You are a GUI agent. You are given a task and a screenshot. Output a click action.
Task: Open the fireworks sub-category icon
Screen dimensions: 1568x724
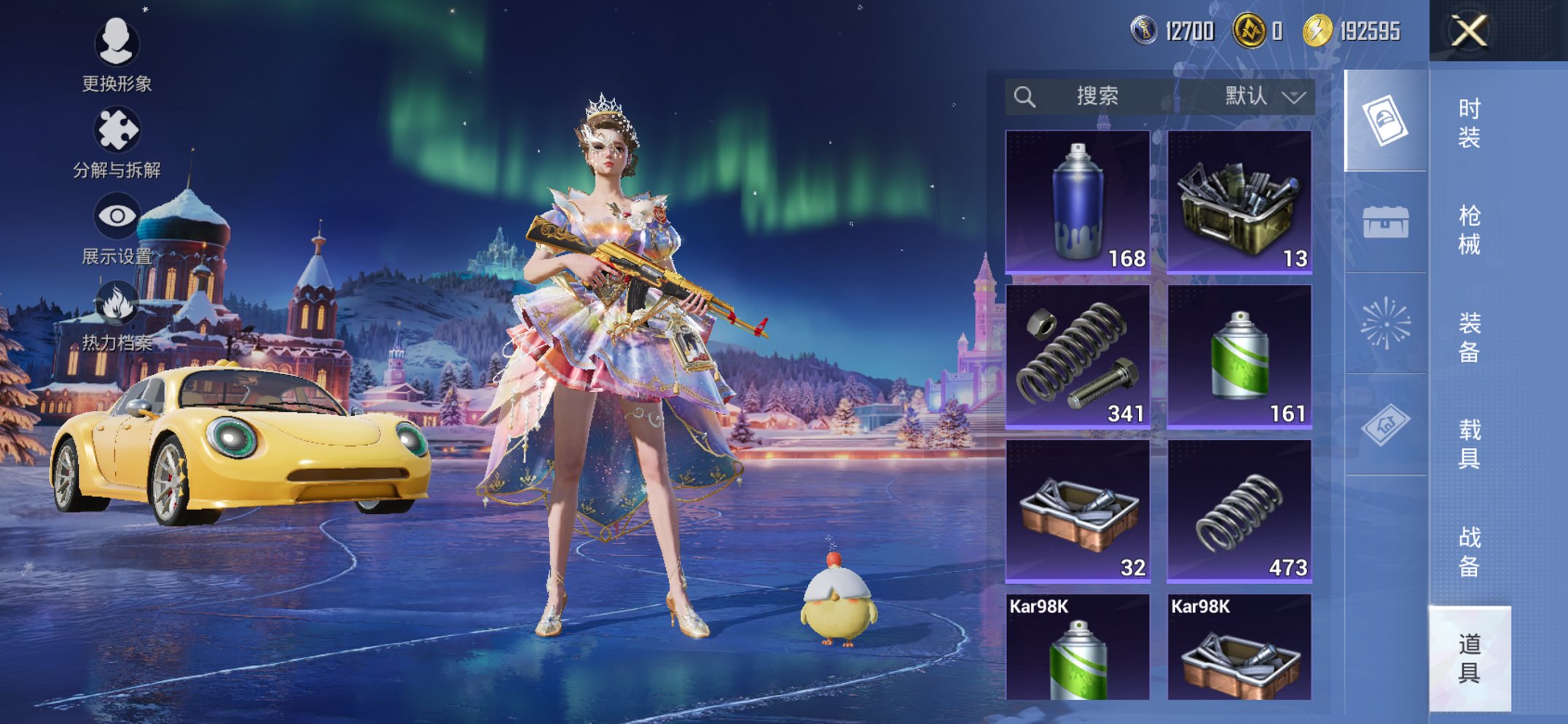(x=1385, y=323)
